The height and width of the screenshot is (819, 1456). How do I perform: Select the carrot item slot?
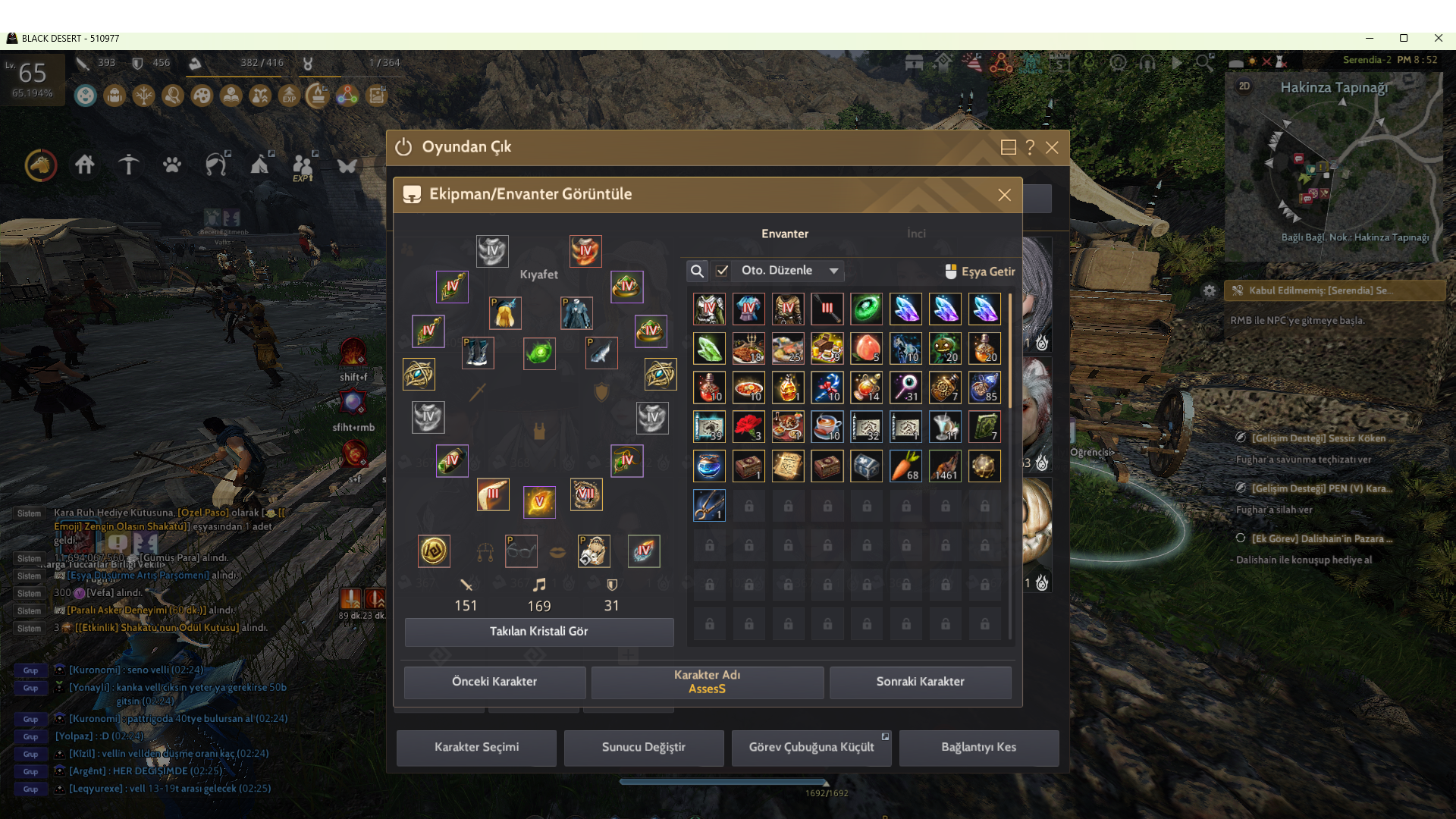point(905,466)
